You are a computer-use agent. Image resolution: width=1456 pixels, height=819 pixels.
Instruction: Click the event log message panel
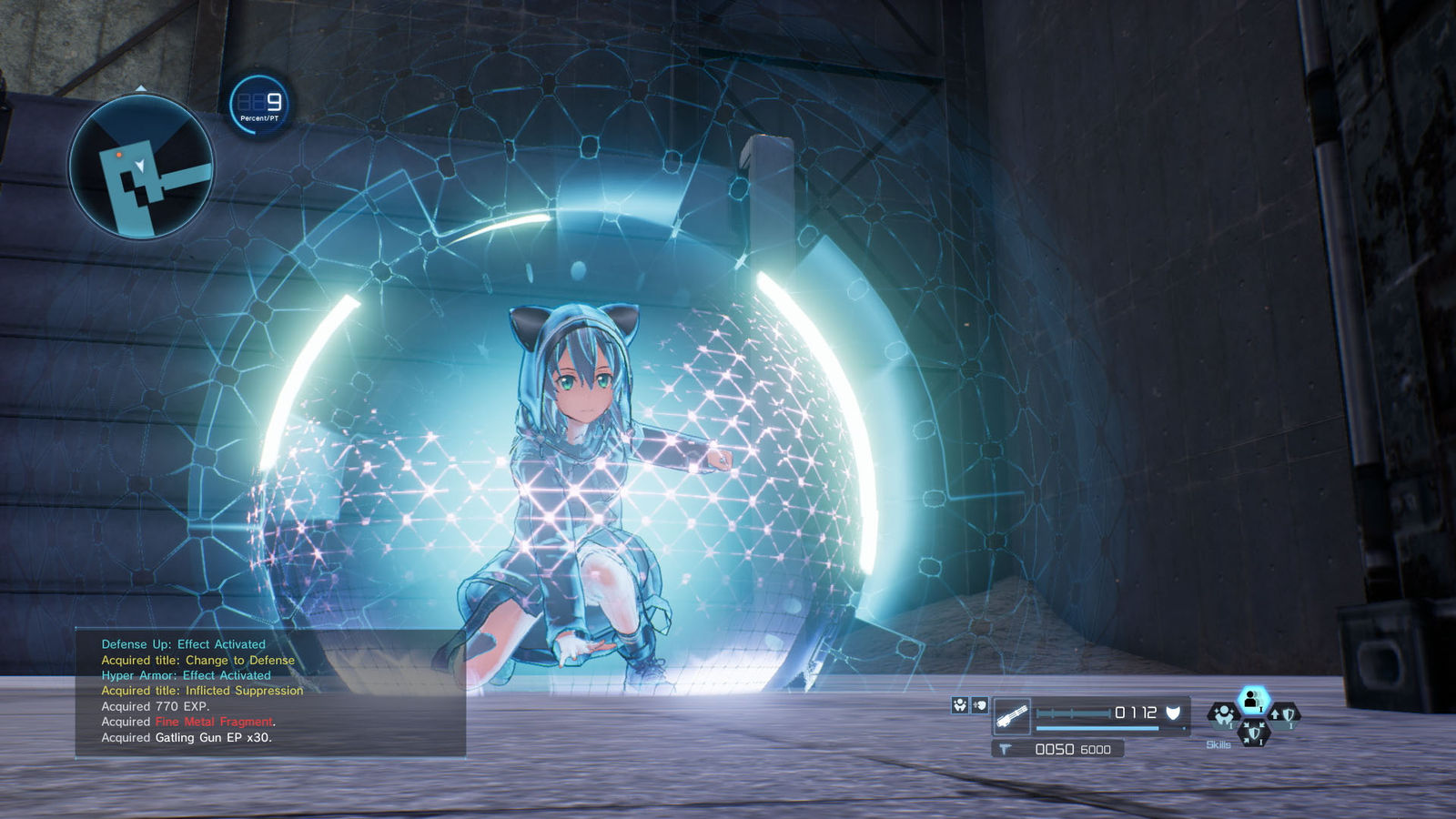[x=270, y=692]
